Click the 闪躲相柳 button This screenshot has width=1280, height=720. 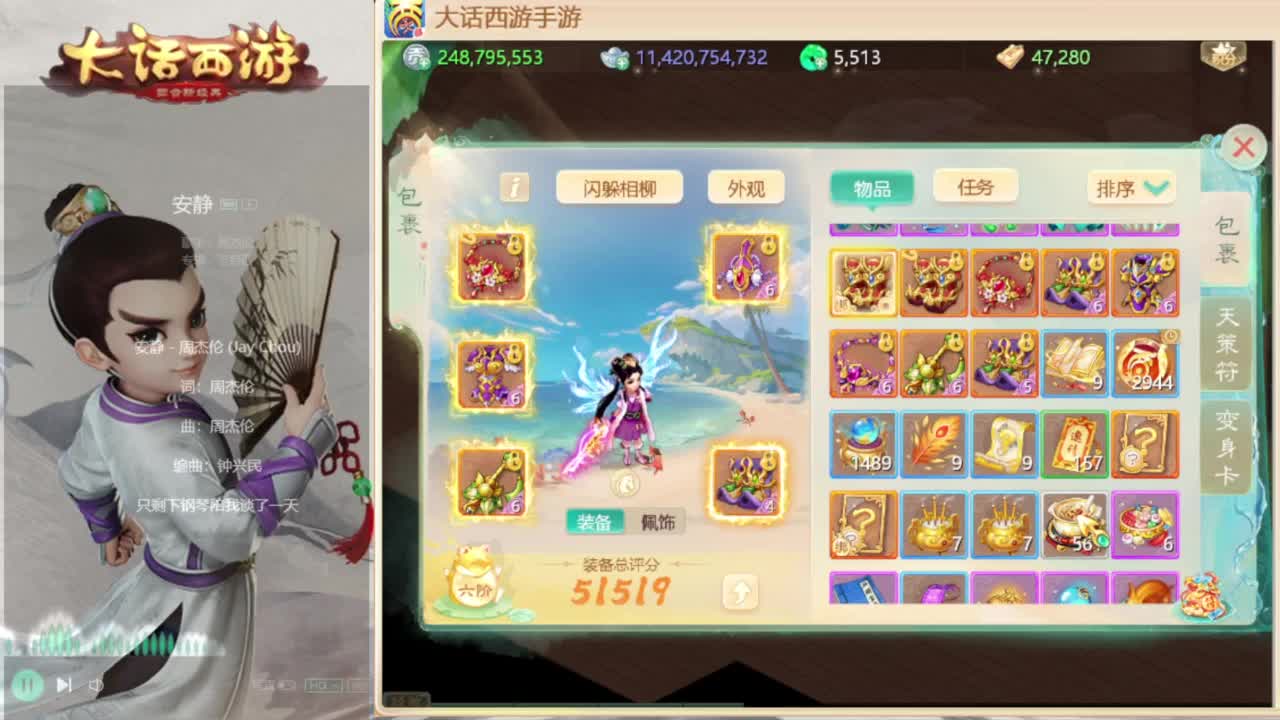620,187
